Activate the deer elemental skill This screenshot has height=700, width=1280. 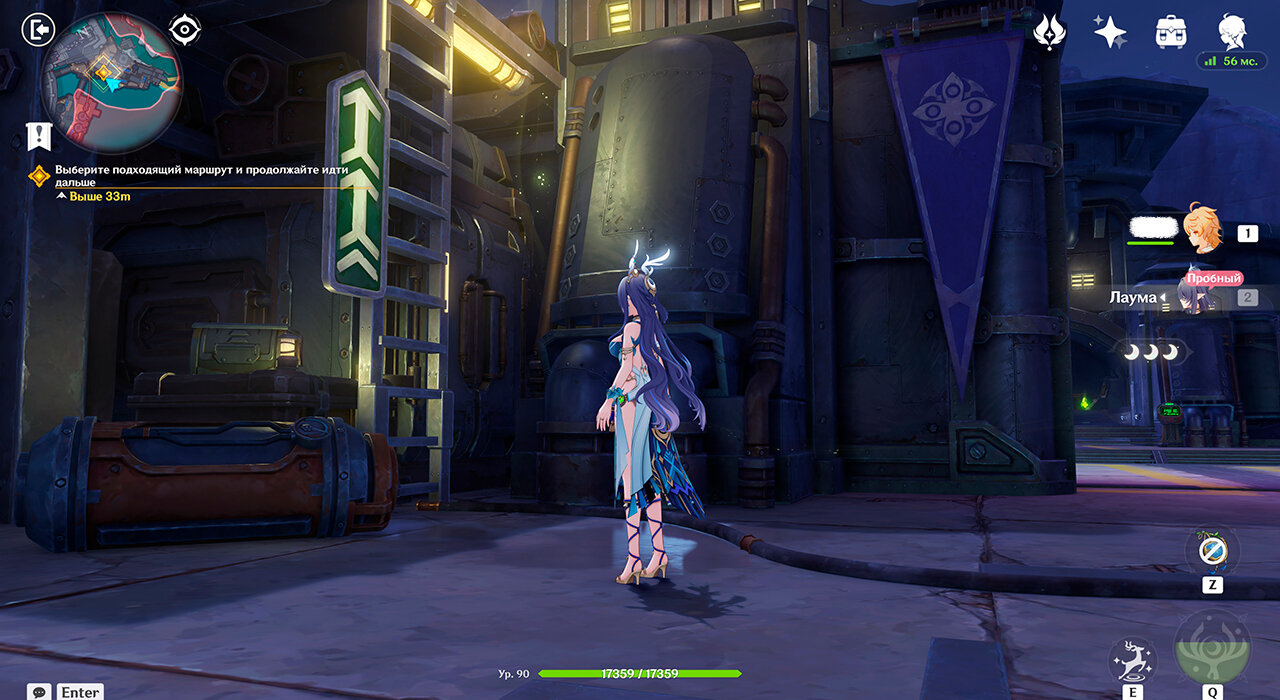[x=1133, y=658]
